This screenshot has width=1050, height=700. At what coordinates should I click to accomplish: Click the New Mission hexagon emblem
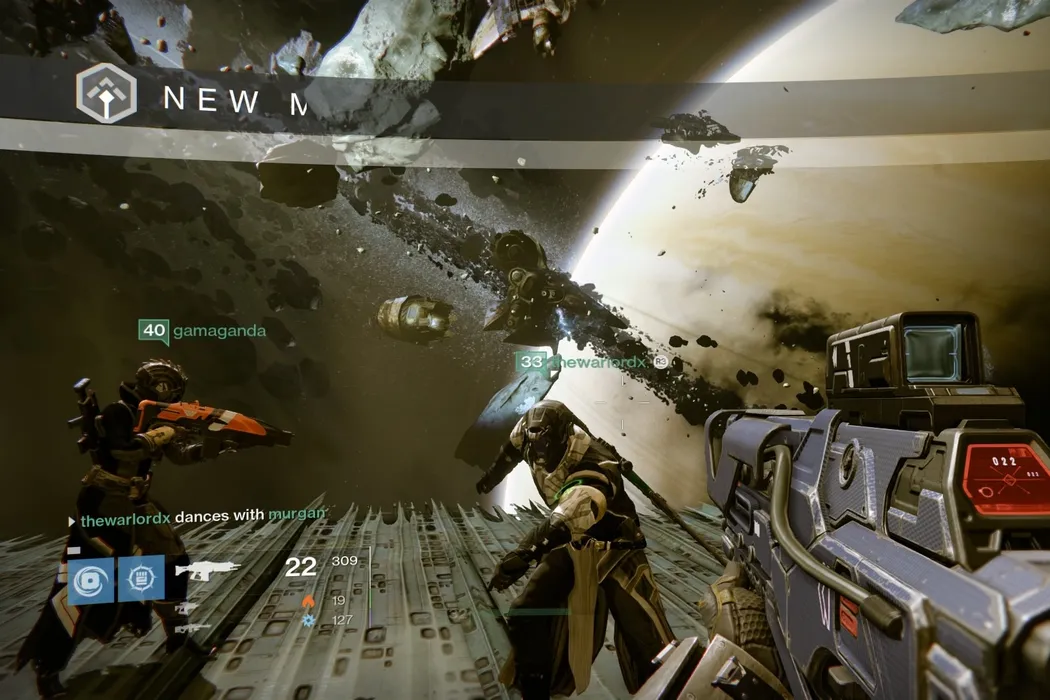(106, 94)
